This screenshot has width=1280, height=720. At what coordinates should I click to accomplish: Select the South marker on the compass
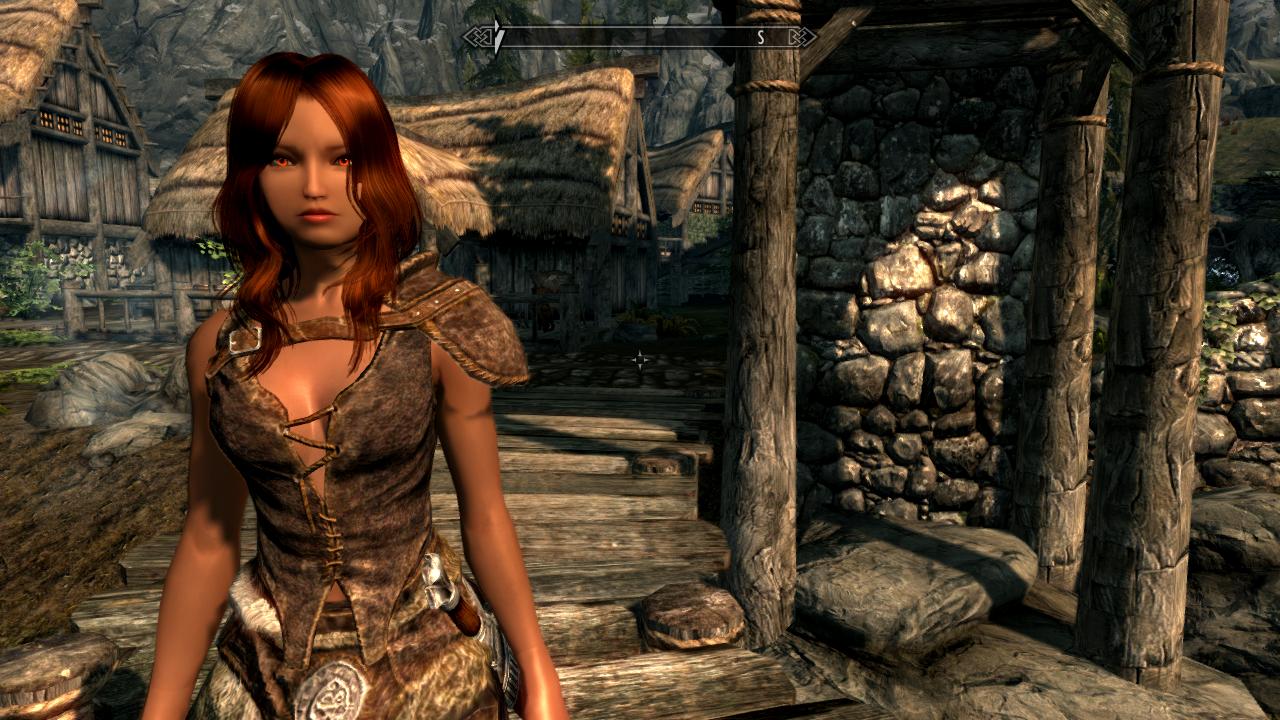click(x=760, y=37)
